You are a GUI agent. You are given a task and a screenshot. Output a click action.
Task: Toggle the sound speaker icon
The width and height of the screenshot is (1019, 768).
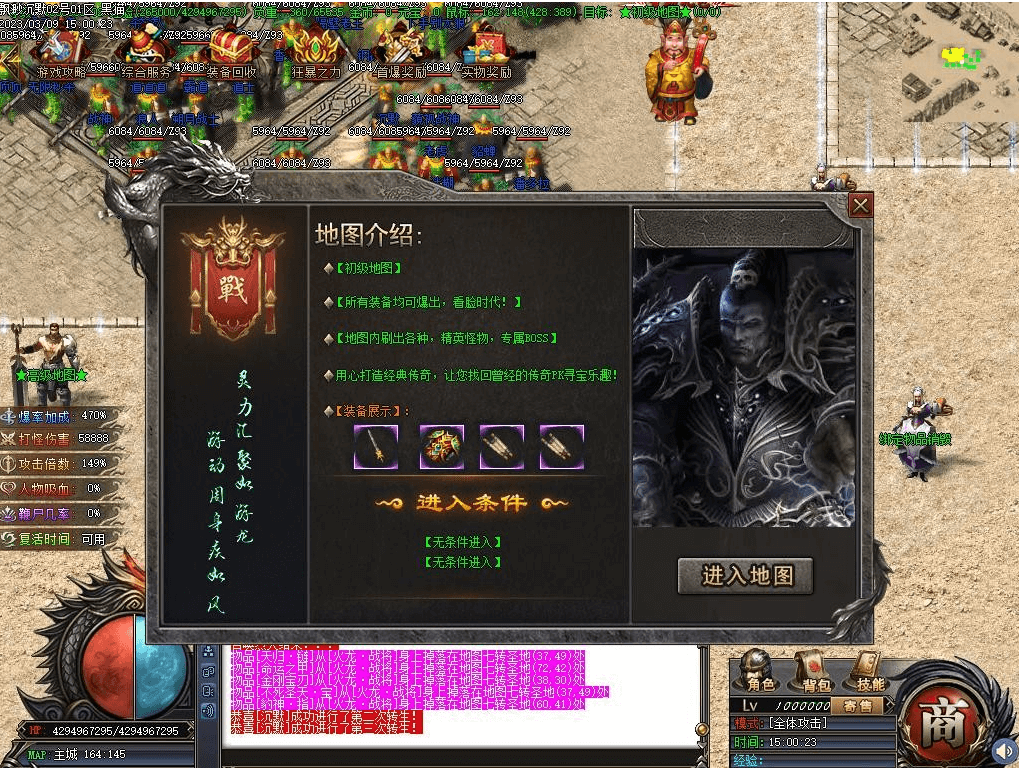tap(1003, 749)
